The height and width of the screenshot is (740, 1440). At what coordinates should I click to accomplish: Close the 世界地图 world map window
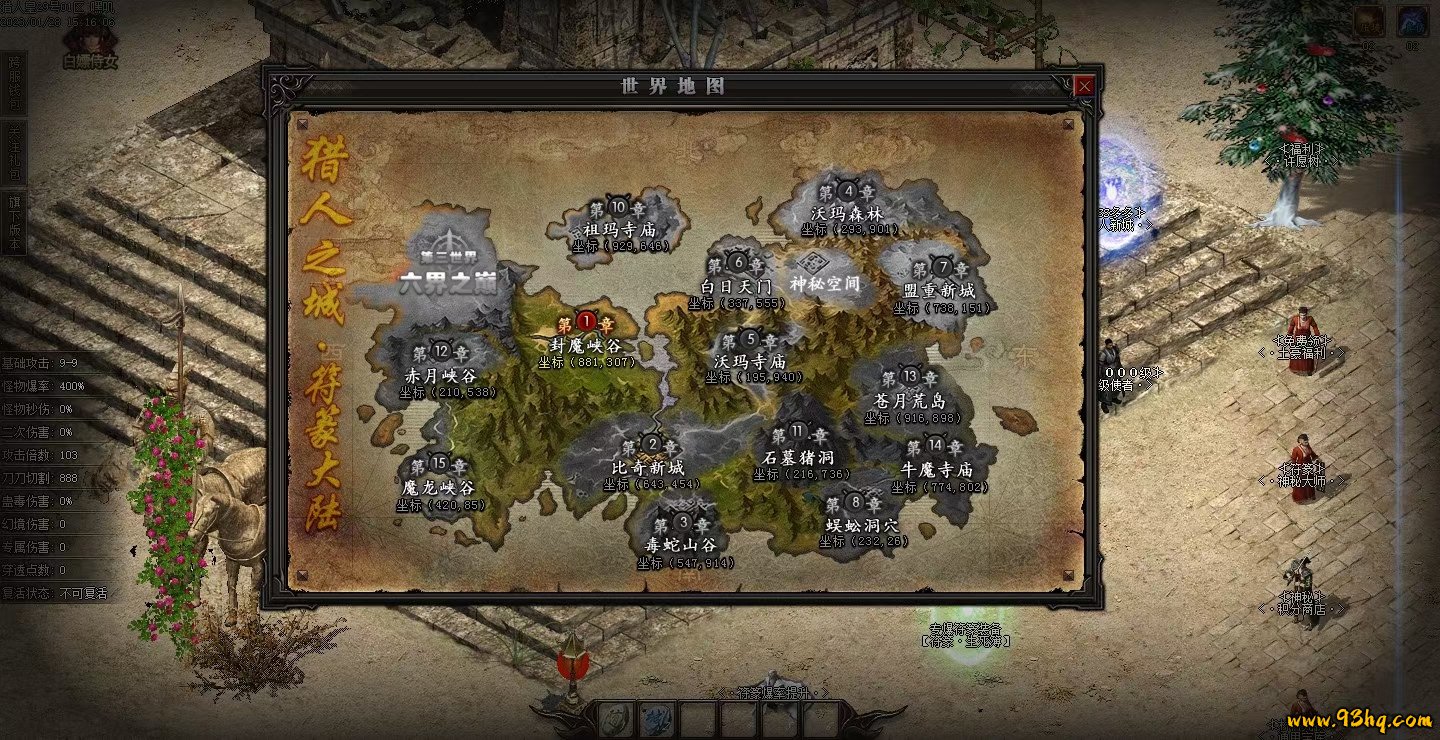coord(1083,86)
